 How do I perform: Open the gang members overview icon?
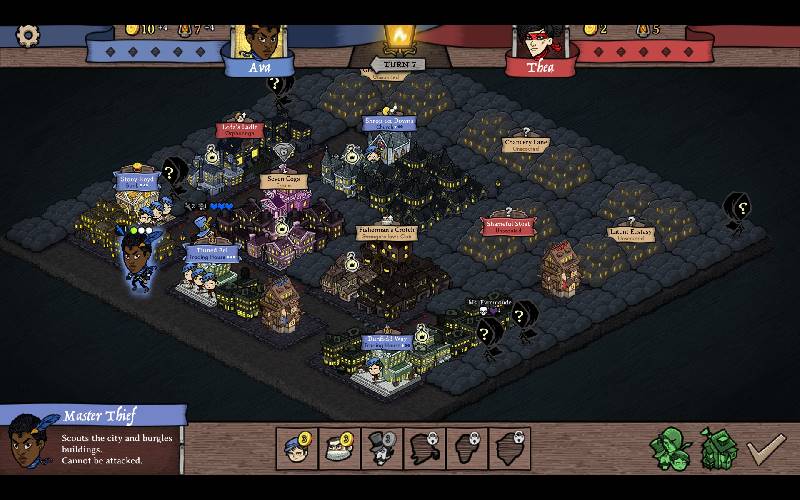click(x=670, y=448)
